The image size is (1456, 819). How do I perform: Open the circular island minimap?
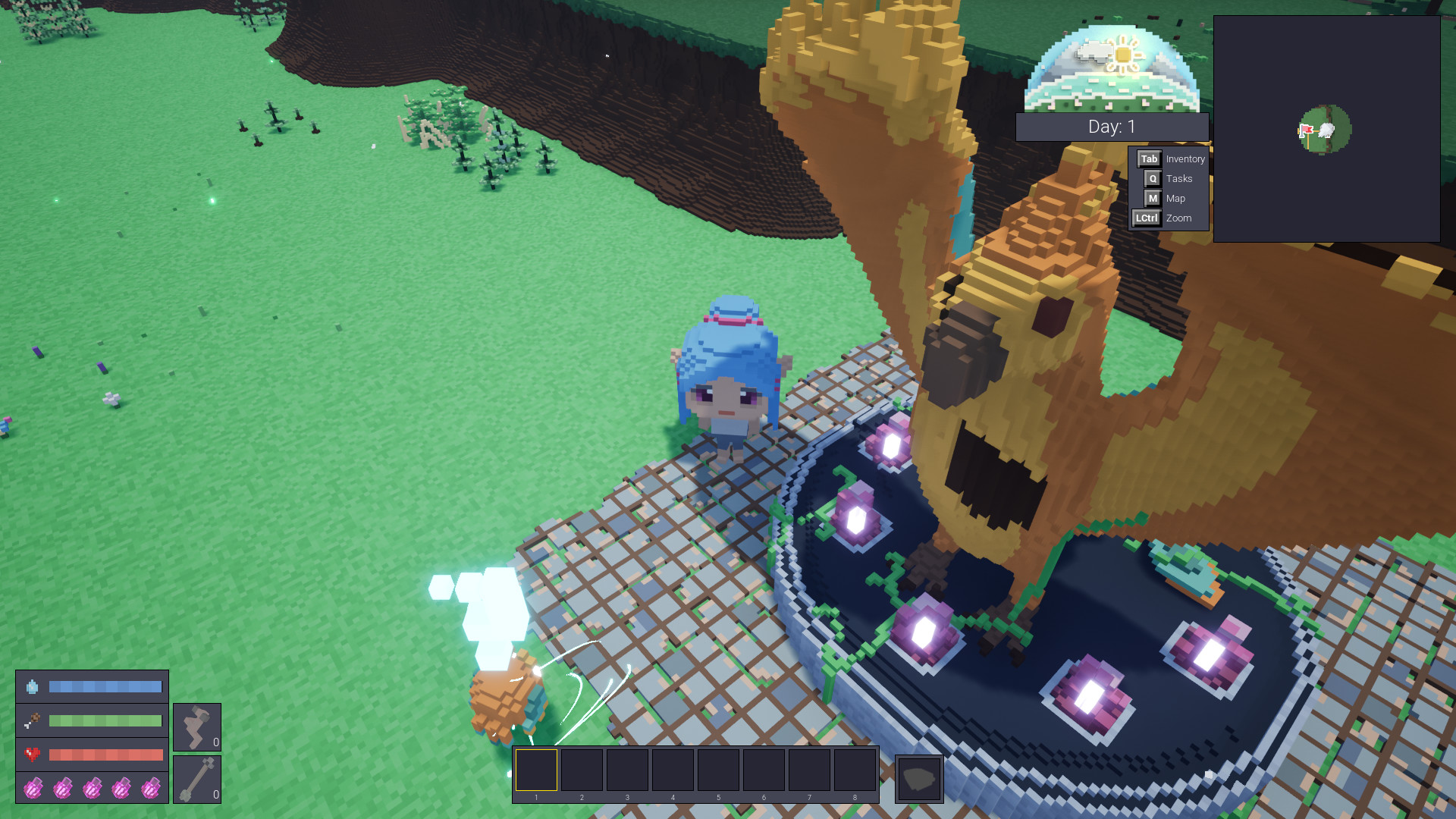click(1326, 130)
